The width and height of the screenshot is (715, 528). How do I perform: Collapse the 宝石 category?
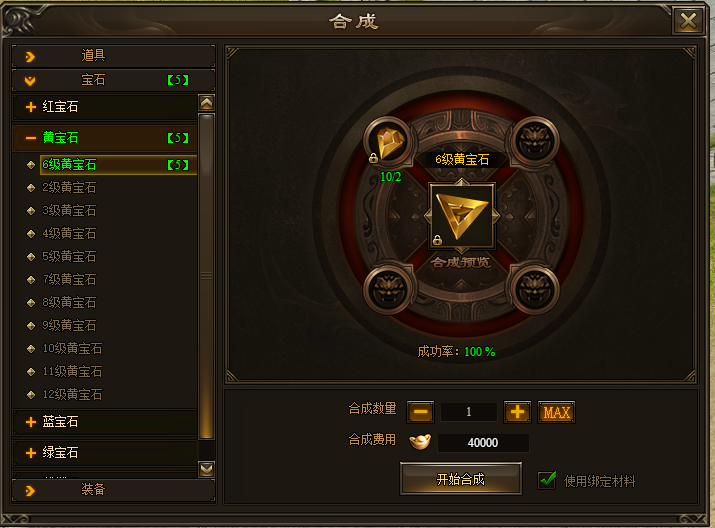[113, 80]
